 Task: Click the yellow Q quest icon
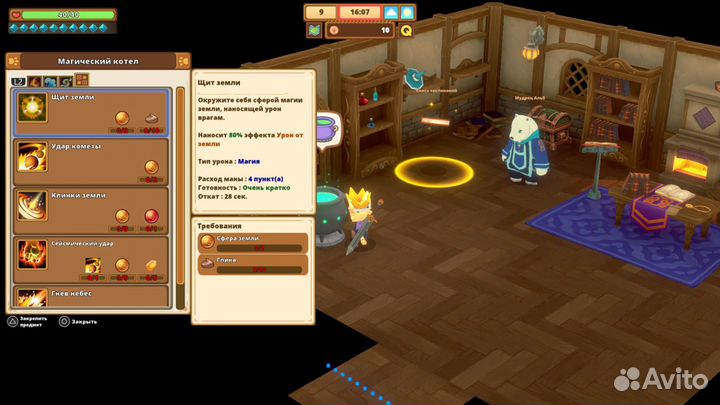tap(407, 30)
